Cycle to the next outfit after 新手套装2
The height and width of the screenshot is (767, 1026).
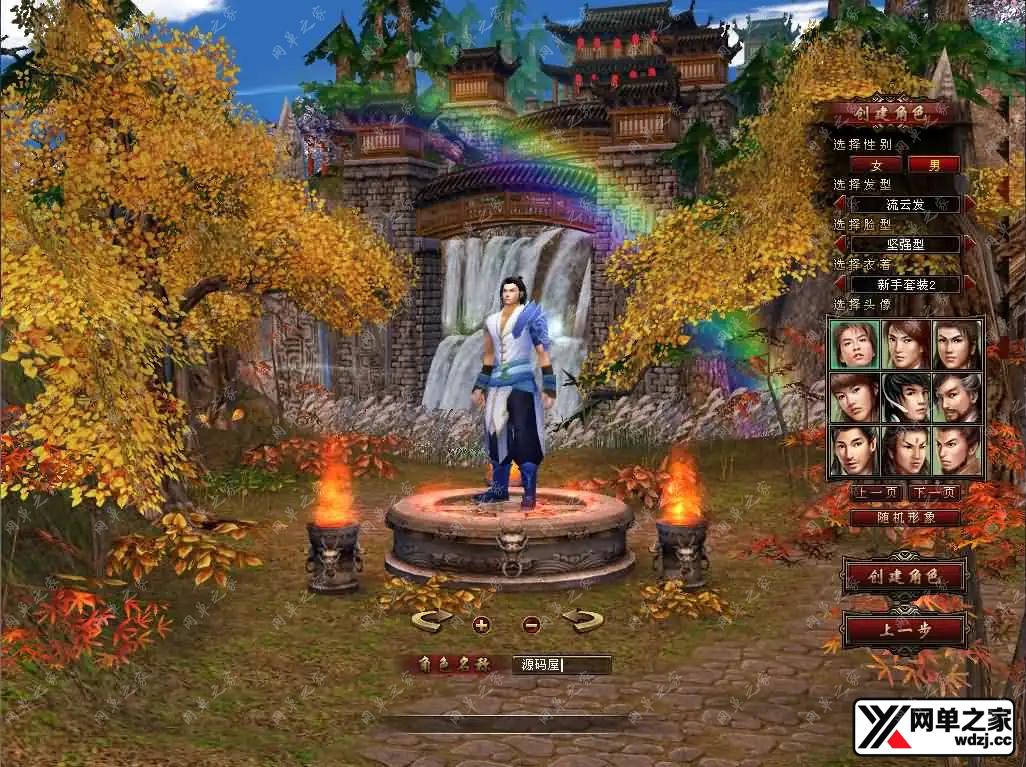tap(969, 284)
